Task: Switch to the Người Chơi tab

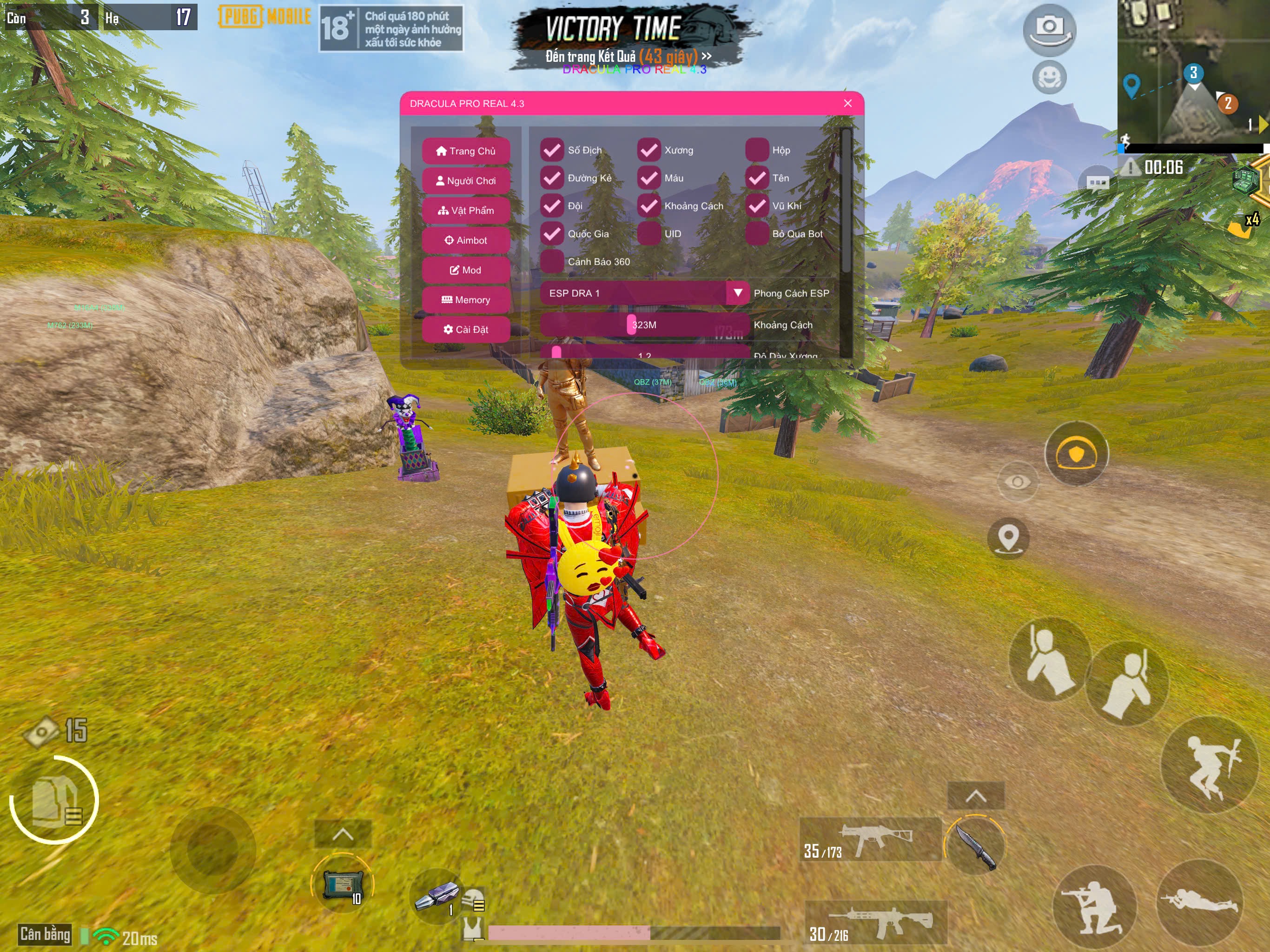Action: click(x=466, y=181)
